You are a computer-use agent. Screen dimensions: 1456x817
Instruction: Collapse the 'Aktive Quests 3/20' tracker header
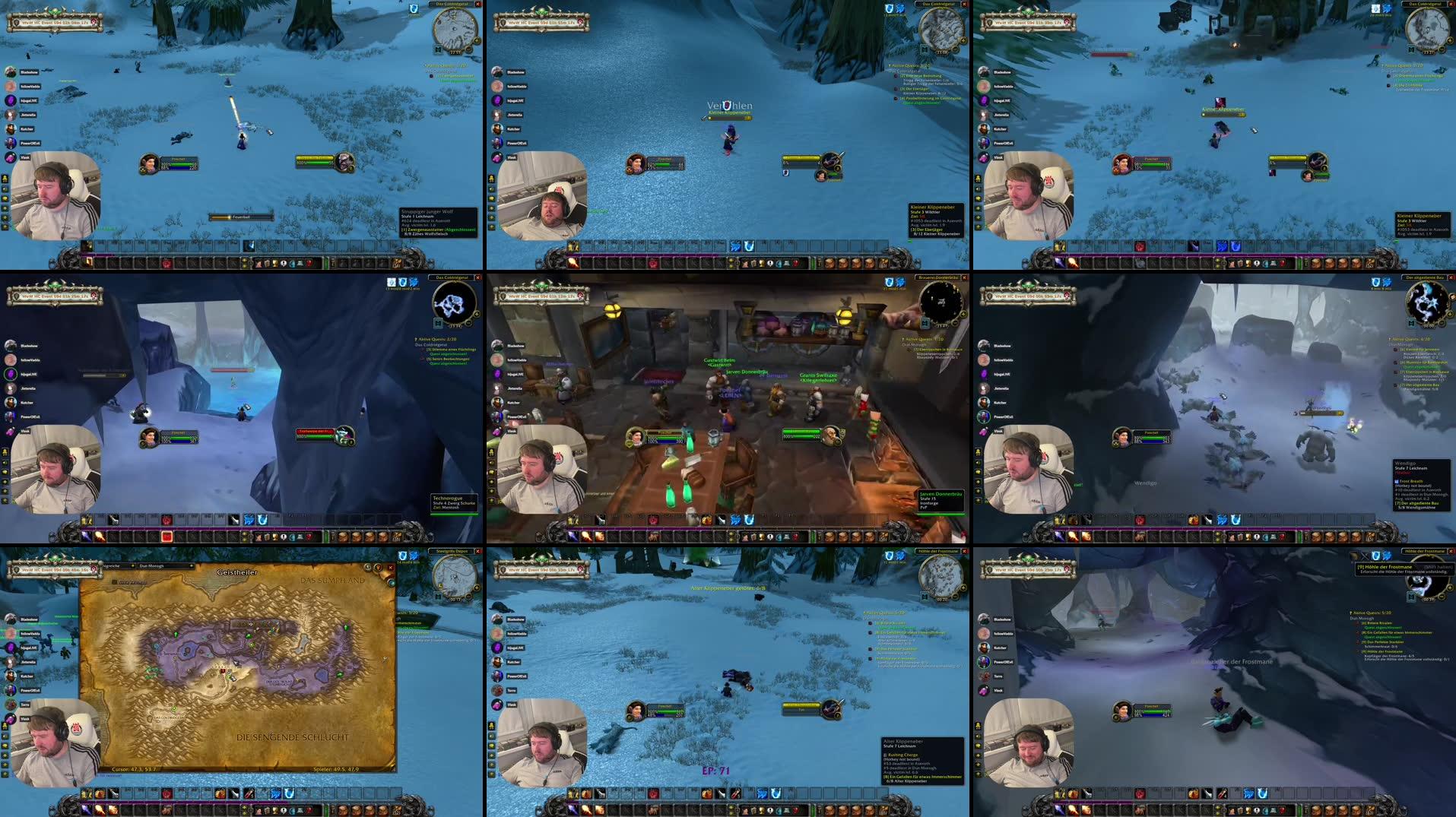coord(909,65)
